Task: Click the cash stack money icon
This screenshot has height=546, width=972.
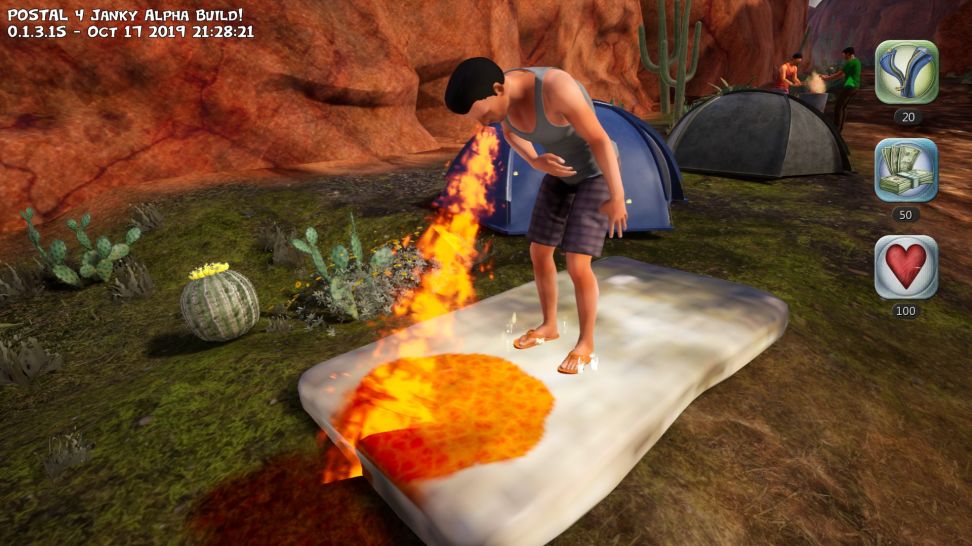Action: coord(906,170)
